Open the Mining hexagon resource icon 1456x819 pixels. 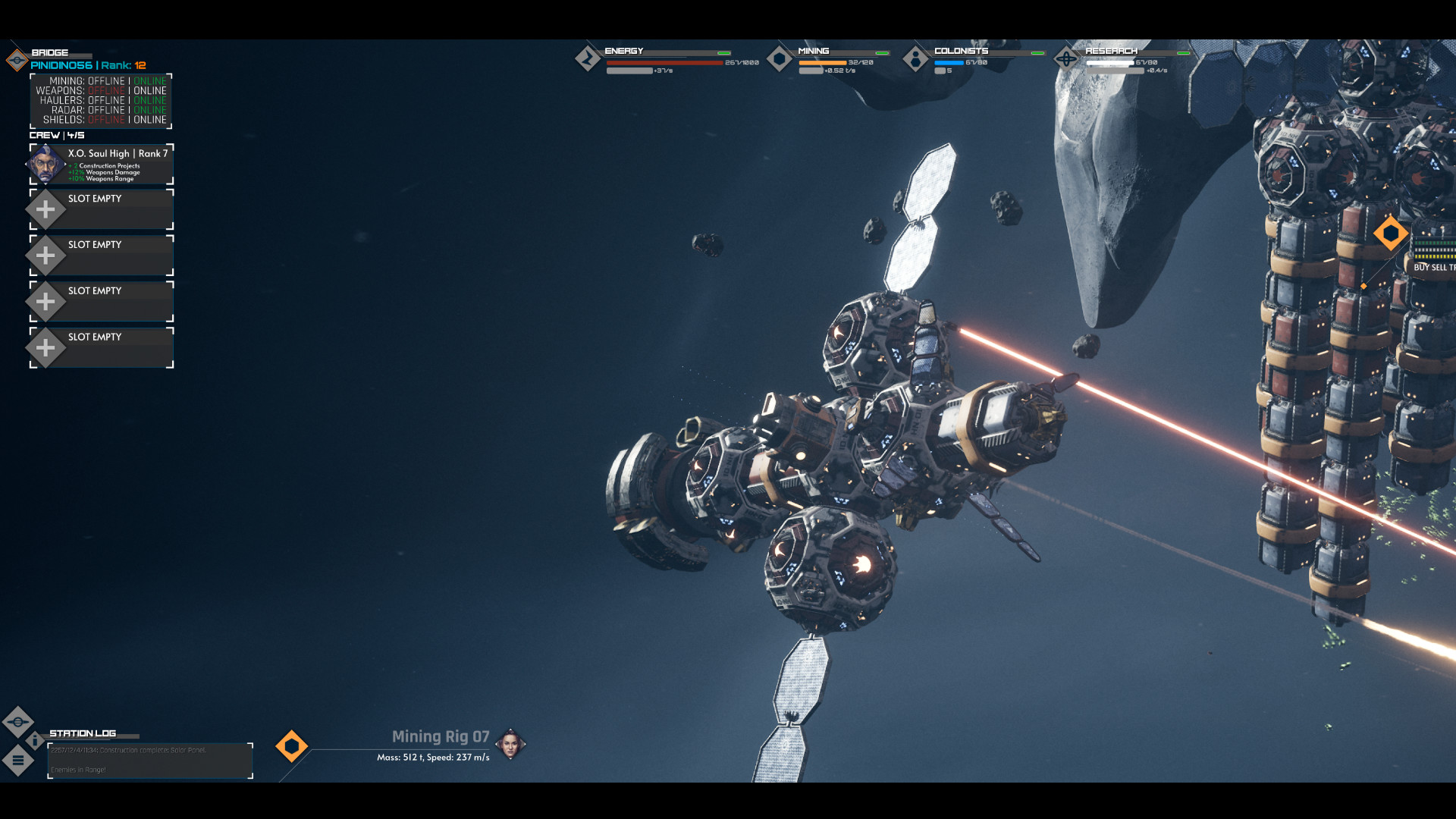point(780,59)
